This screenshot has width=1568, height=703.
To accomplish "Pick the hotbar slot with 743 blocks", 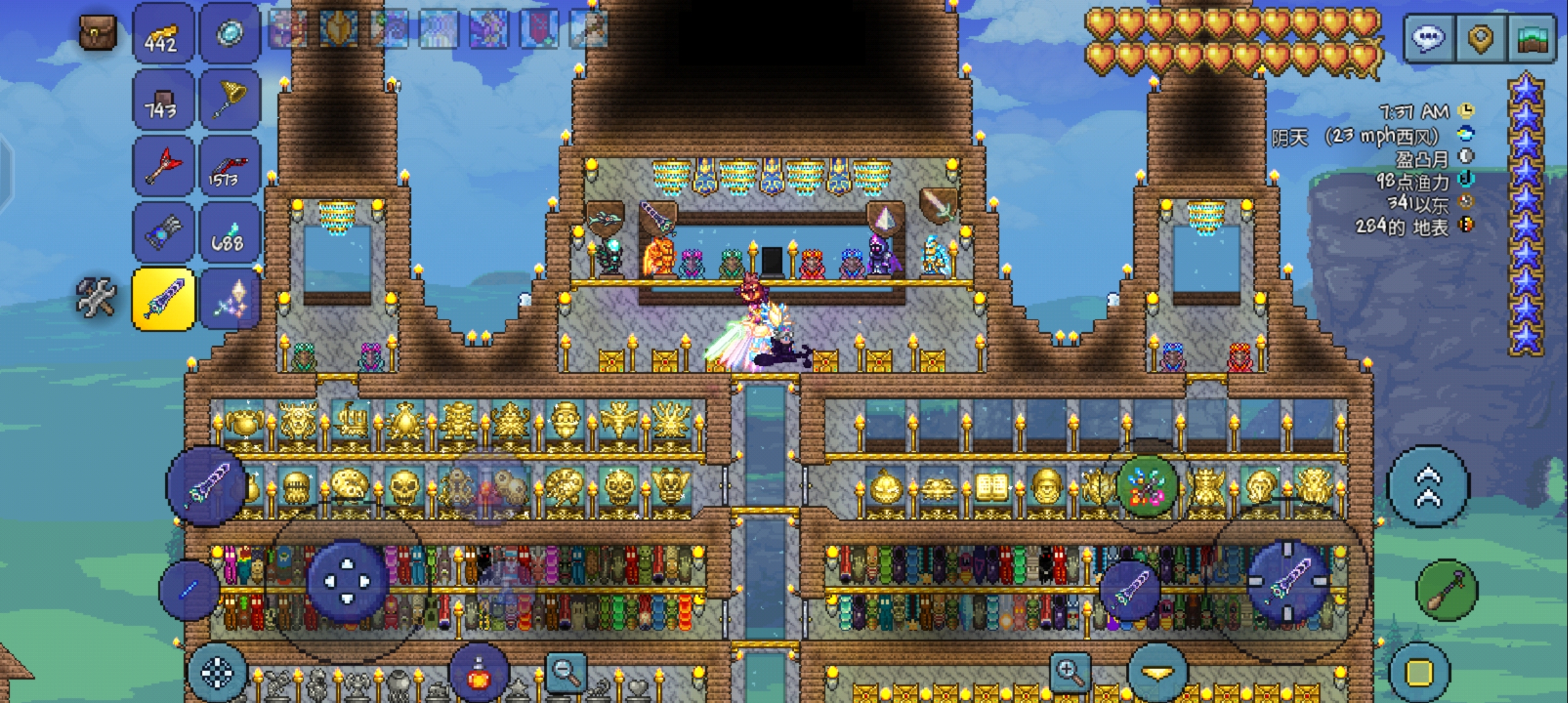I will (x=163, y=99).
